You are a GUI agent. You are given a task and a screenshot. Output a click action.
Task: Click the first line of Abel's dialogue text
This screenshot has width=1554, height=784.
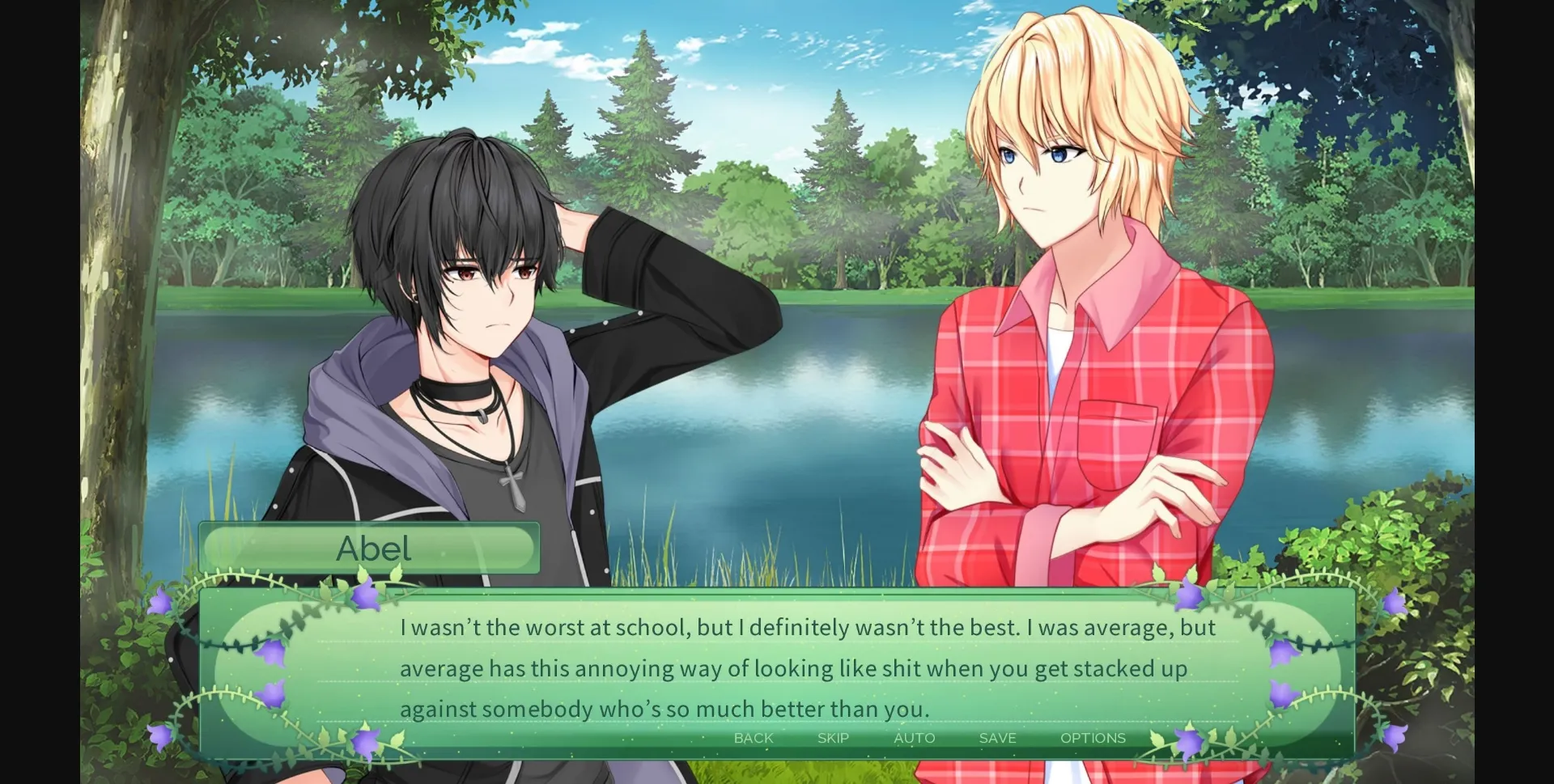click(805, 626)
